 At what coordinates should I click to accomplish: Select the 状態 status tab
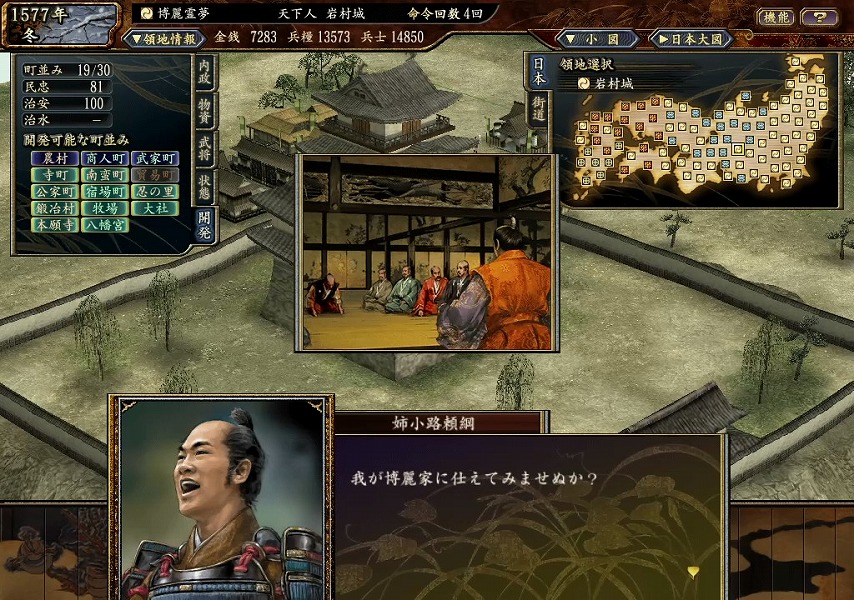coord(204,188)
